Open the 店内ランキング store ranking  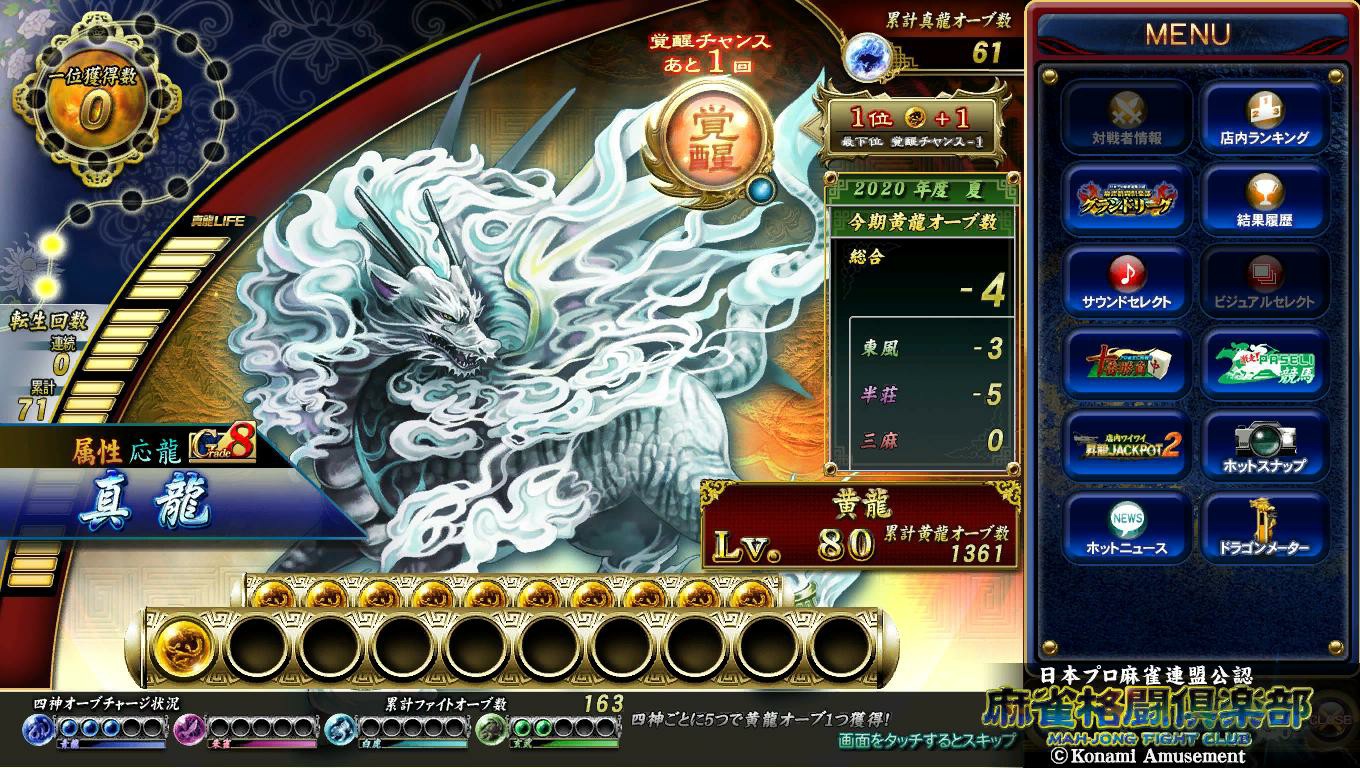tap(1264, 117)
